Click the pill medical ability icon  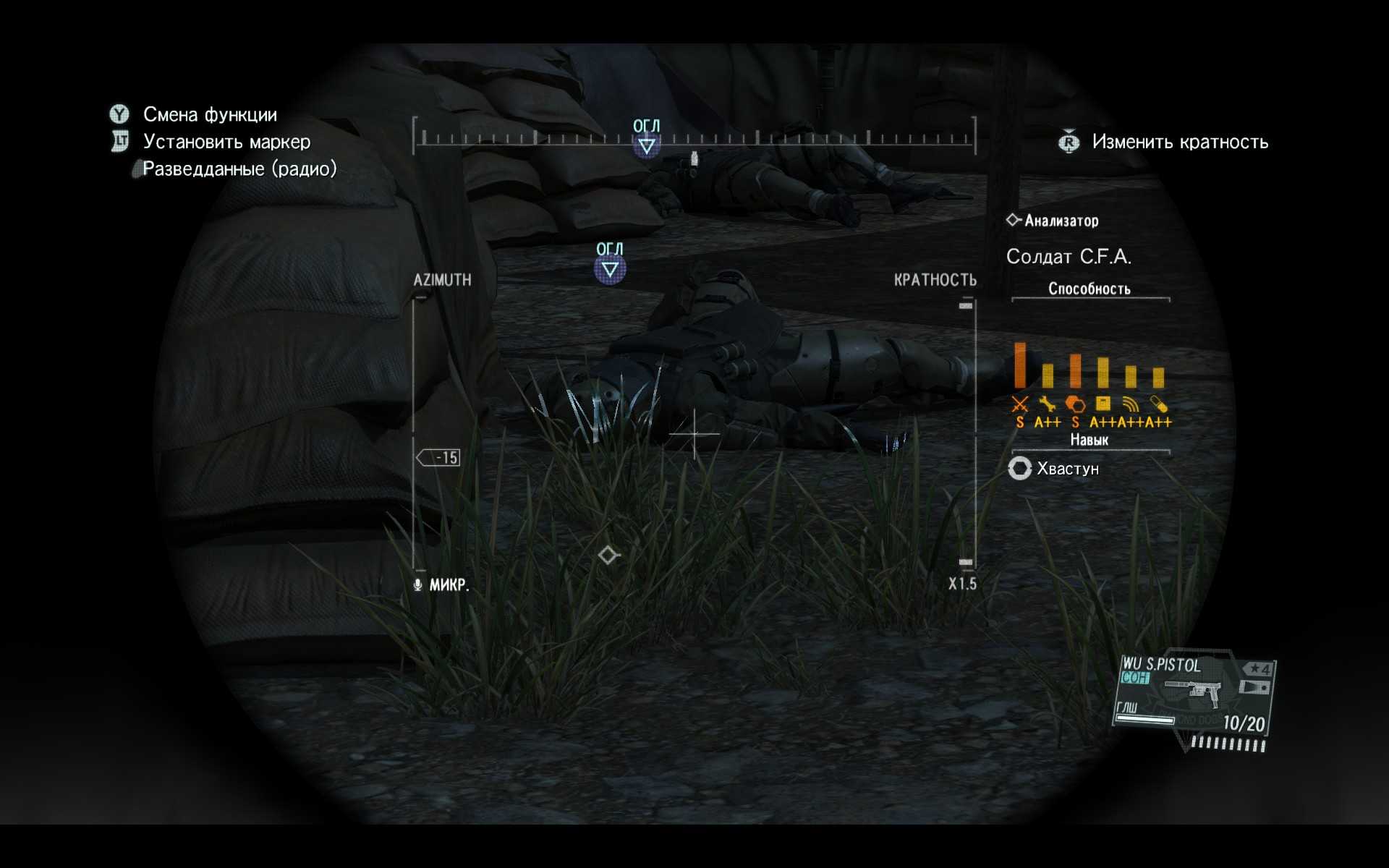pyautogui.click(x=1158, y=404)
